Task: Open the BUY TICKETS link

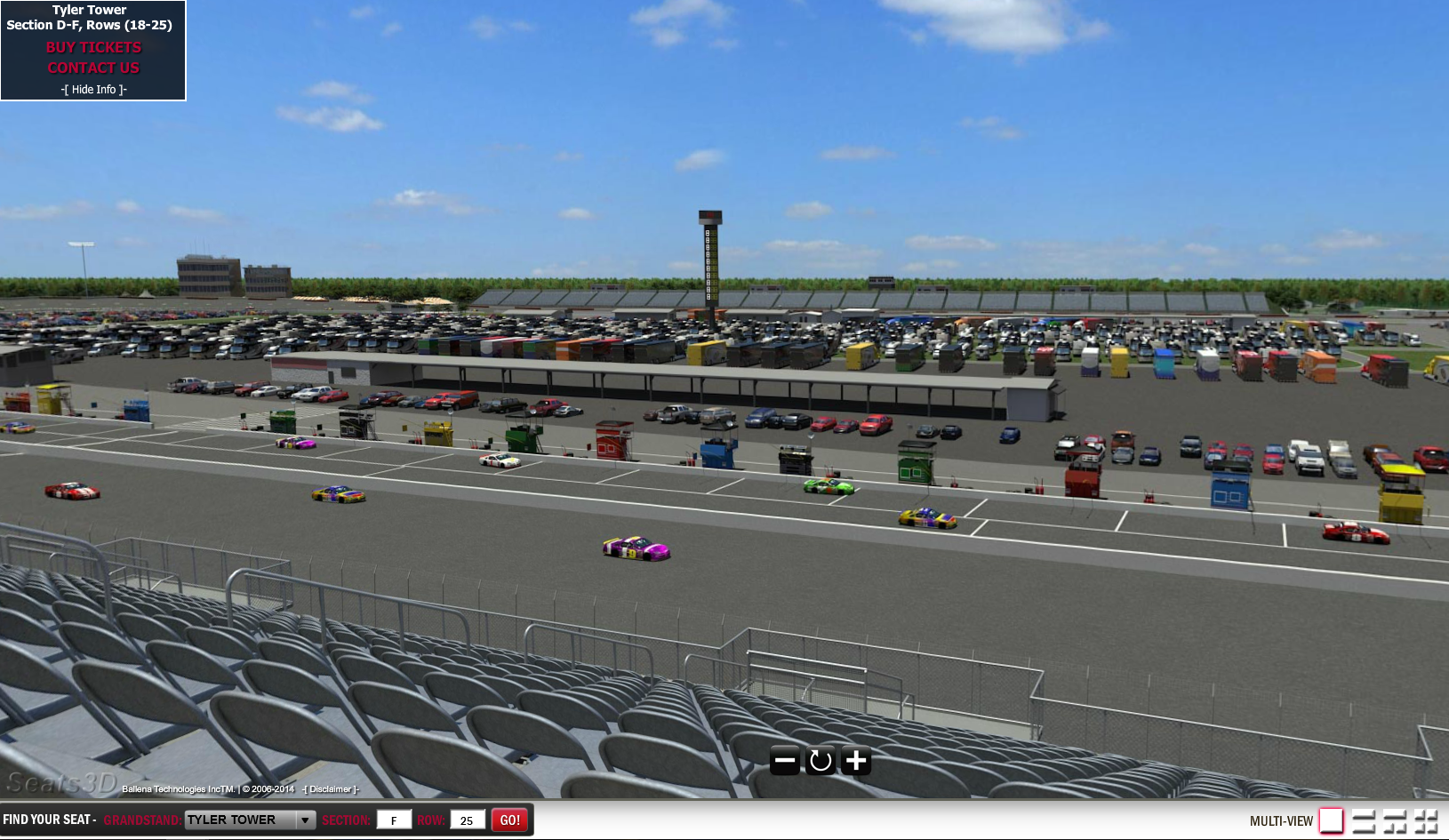Action: click(93, 48)
